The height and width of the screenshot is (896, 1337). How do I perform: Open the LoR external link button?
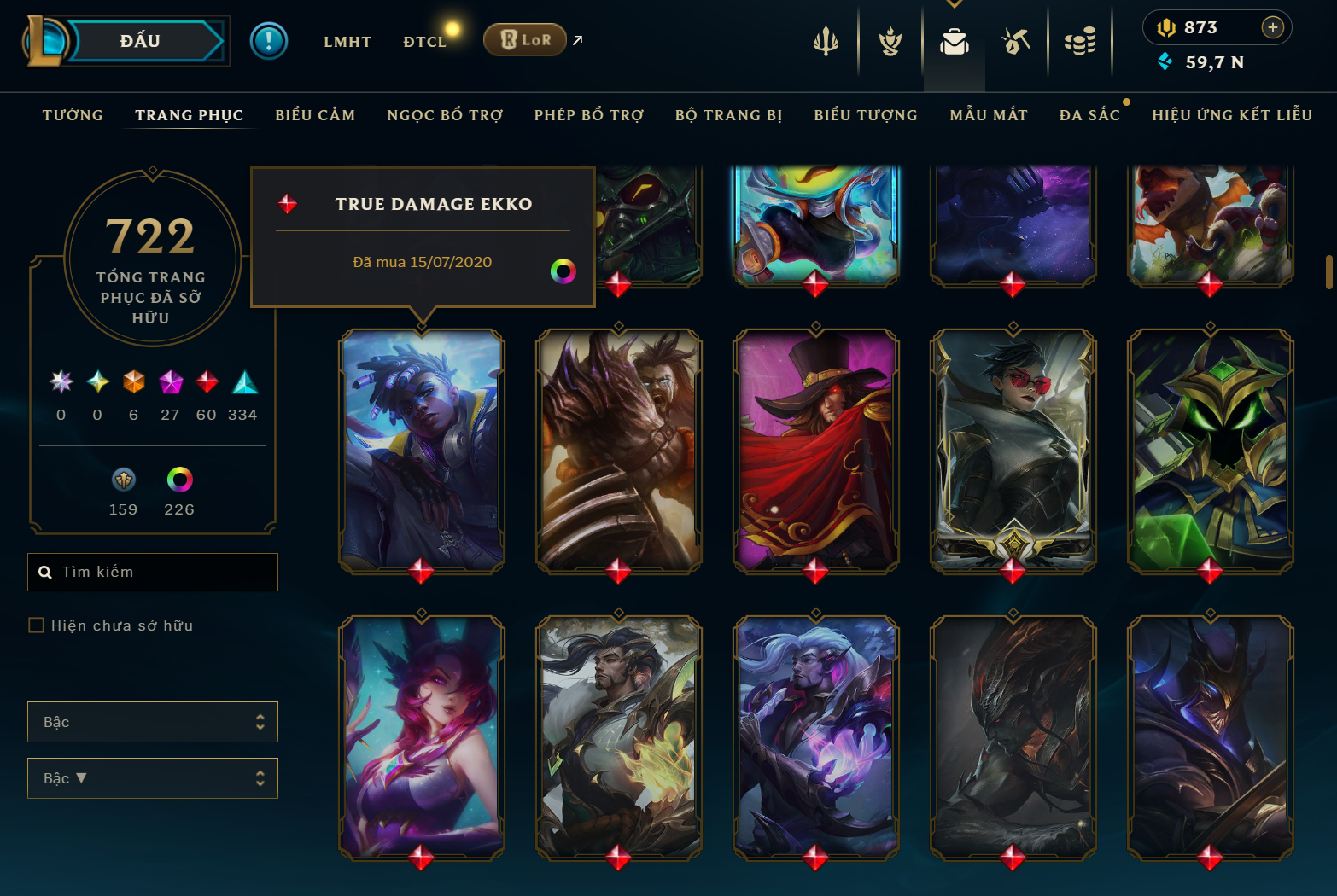click(525, 40)
